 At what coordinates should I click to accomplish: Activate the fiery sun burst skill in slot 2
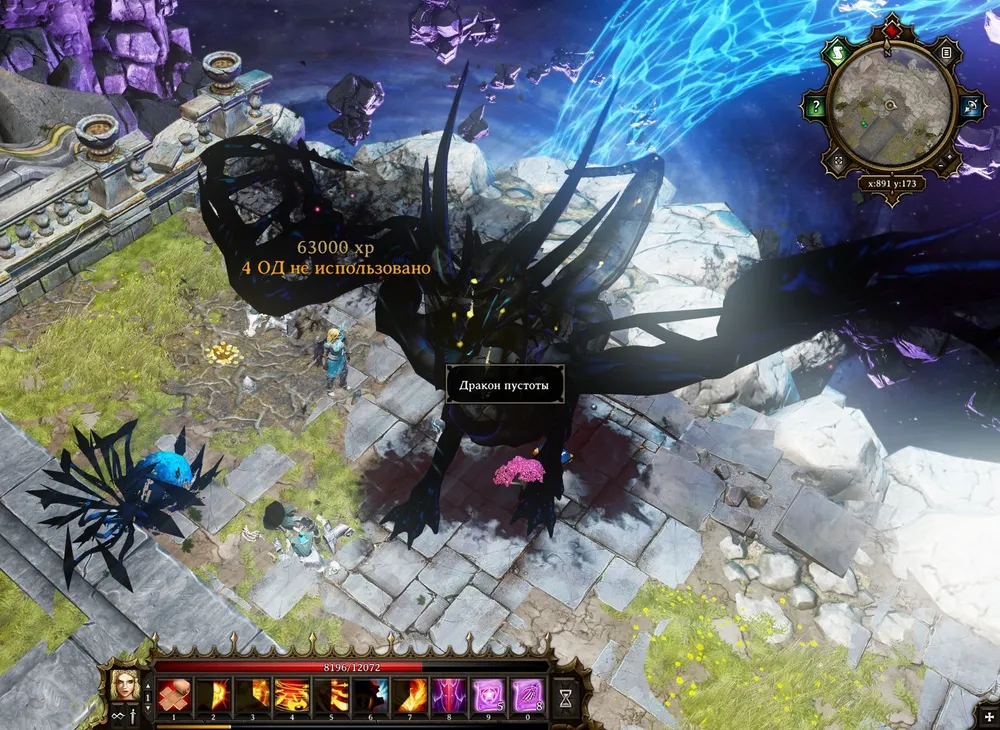pyautogui.click(x=213, y=692)
